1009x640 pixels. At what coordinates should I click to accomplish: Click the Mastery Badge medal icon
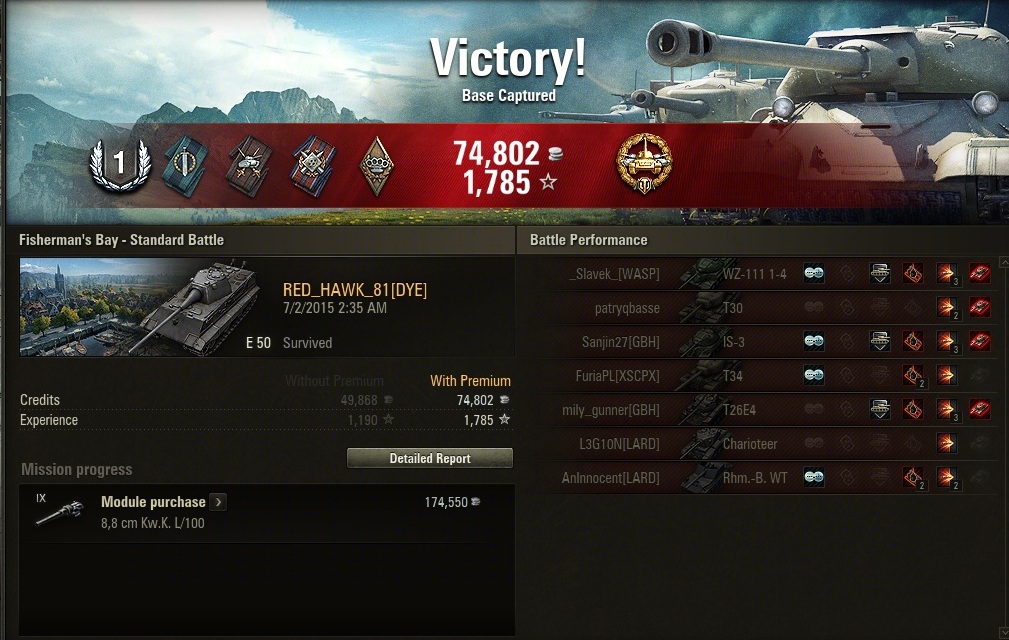[x=644, y=163]
